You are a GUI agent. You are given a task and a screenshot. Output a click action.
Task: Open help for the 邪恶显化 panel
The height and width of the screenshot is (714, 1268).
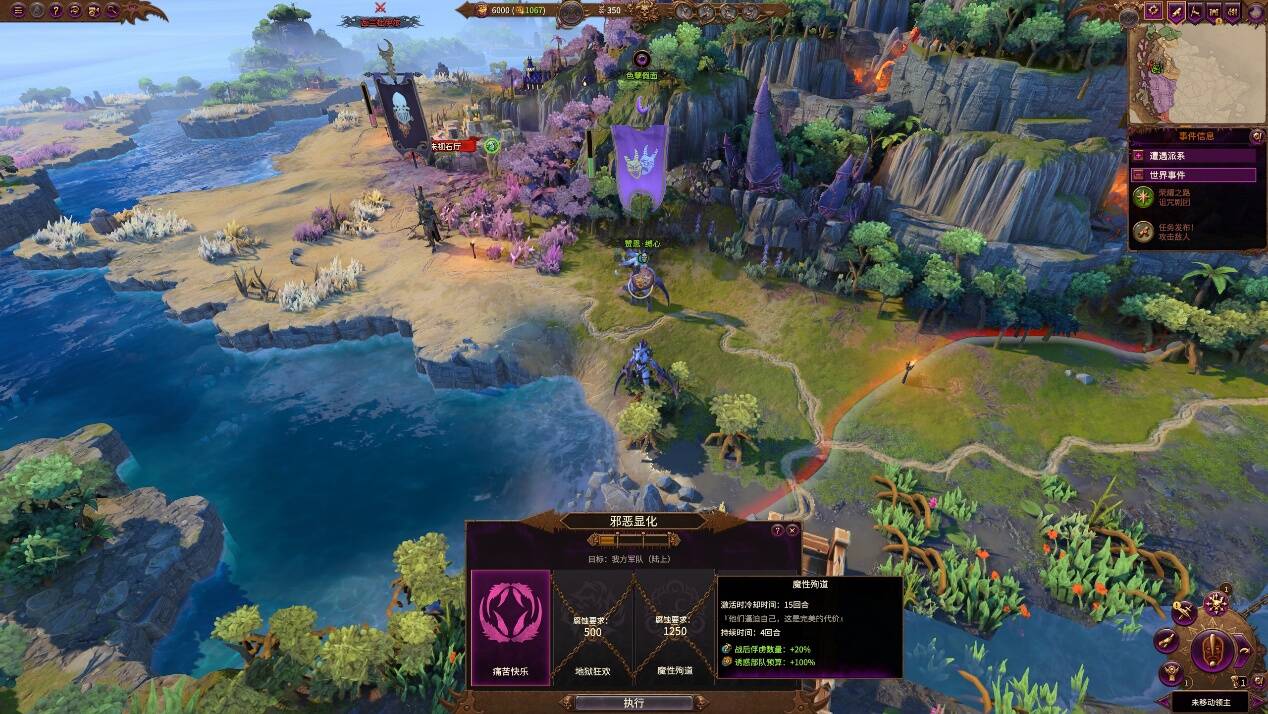777,530
